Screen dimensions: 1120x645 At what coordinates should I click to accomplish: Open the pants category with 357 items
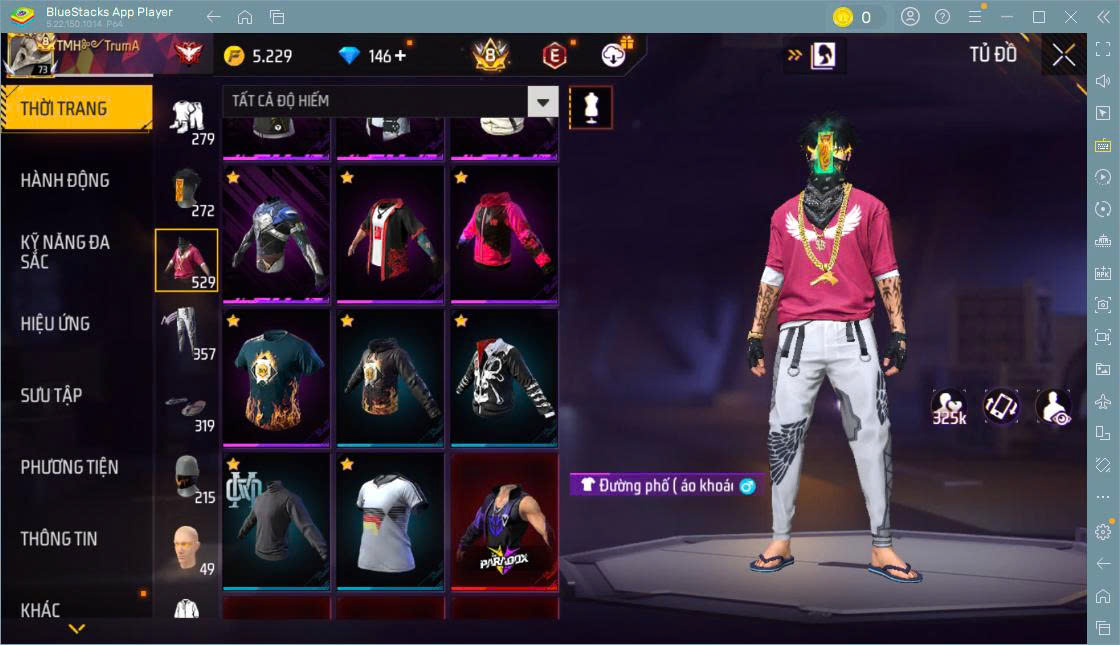click(187, 331)
